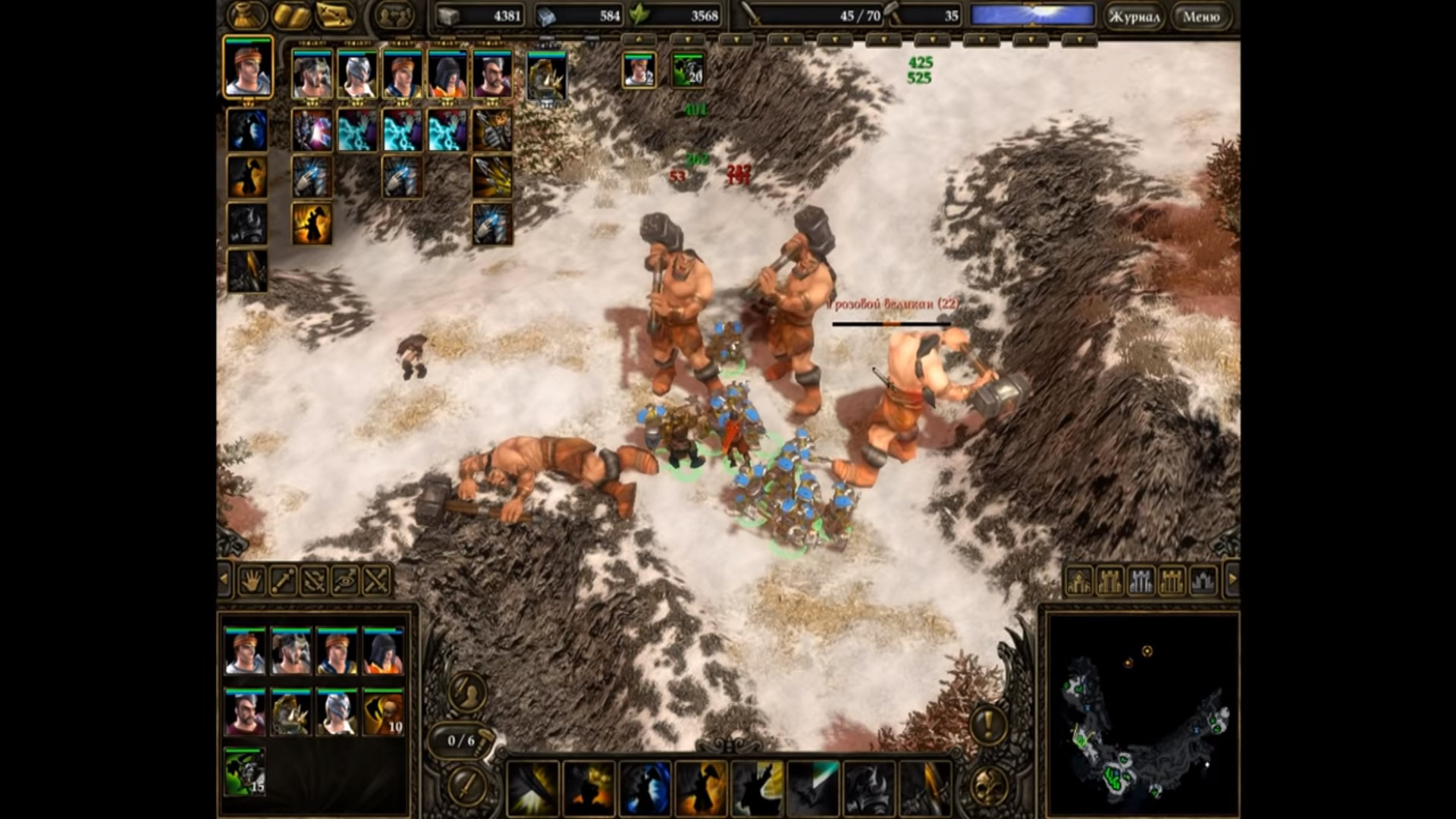Open the Журнал (journal) button

1134,16
